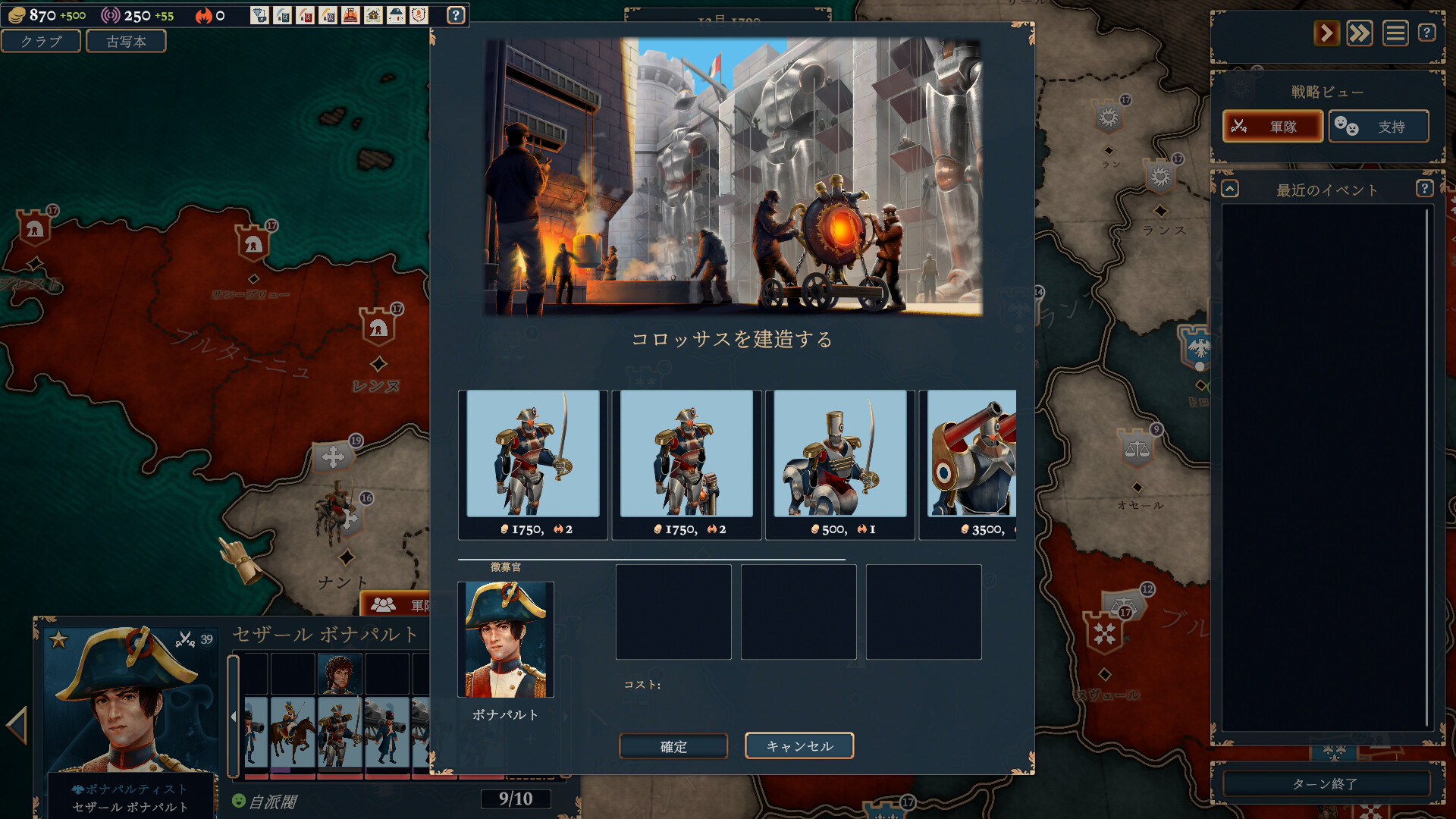Click the single-arrow play speed button
This screenshot has width=1456, height=819.
(1326, 33)
